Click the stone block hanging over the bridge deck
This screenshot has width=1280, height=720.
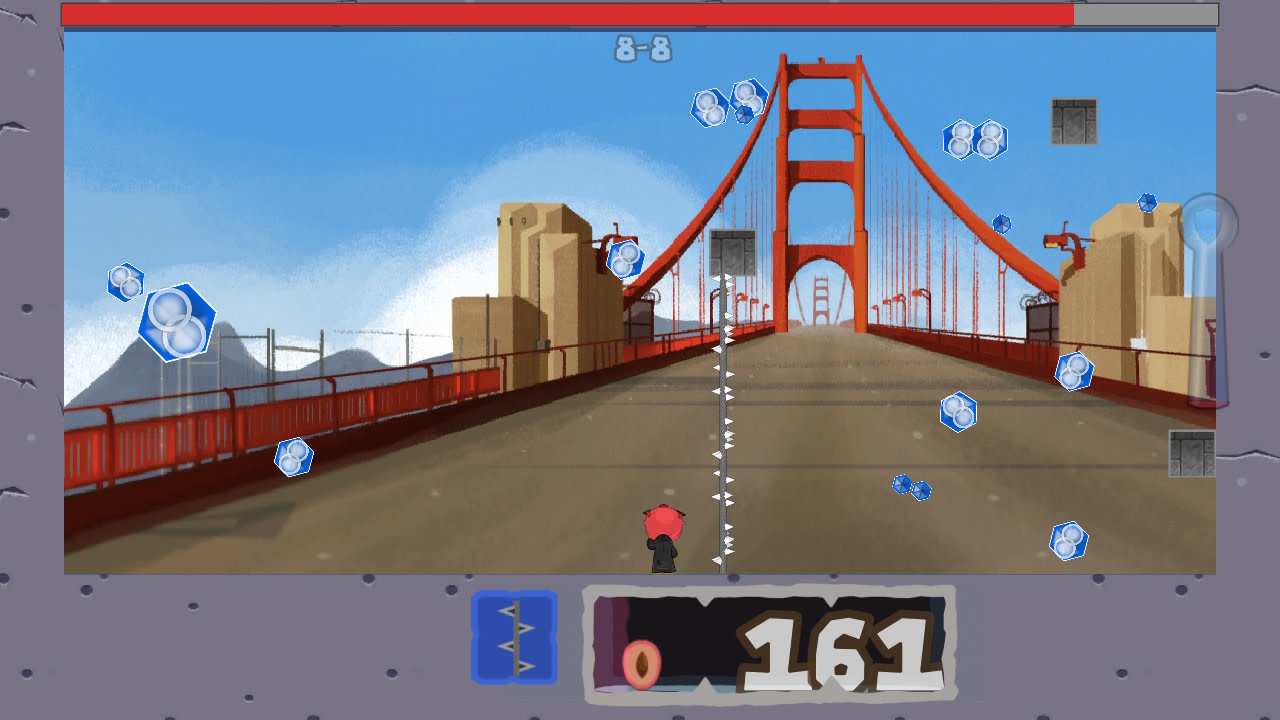[x=733, y=250]
